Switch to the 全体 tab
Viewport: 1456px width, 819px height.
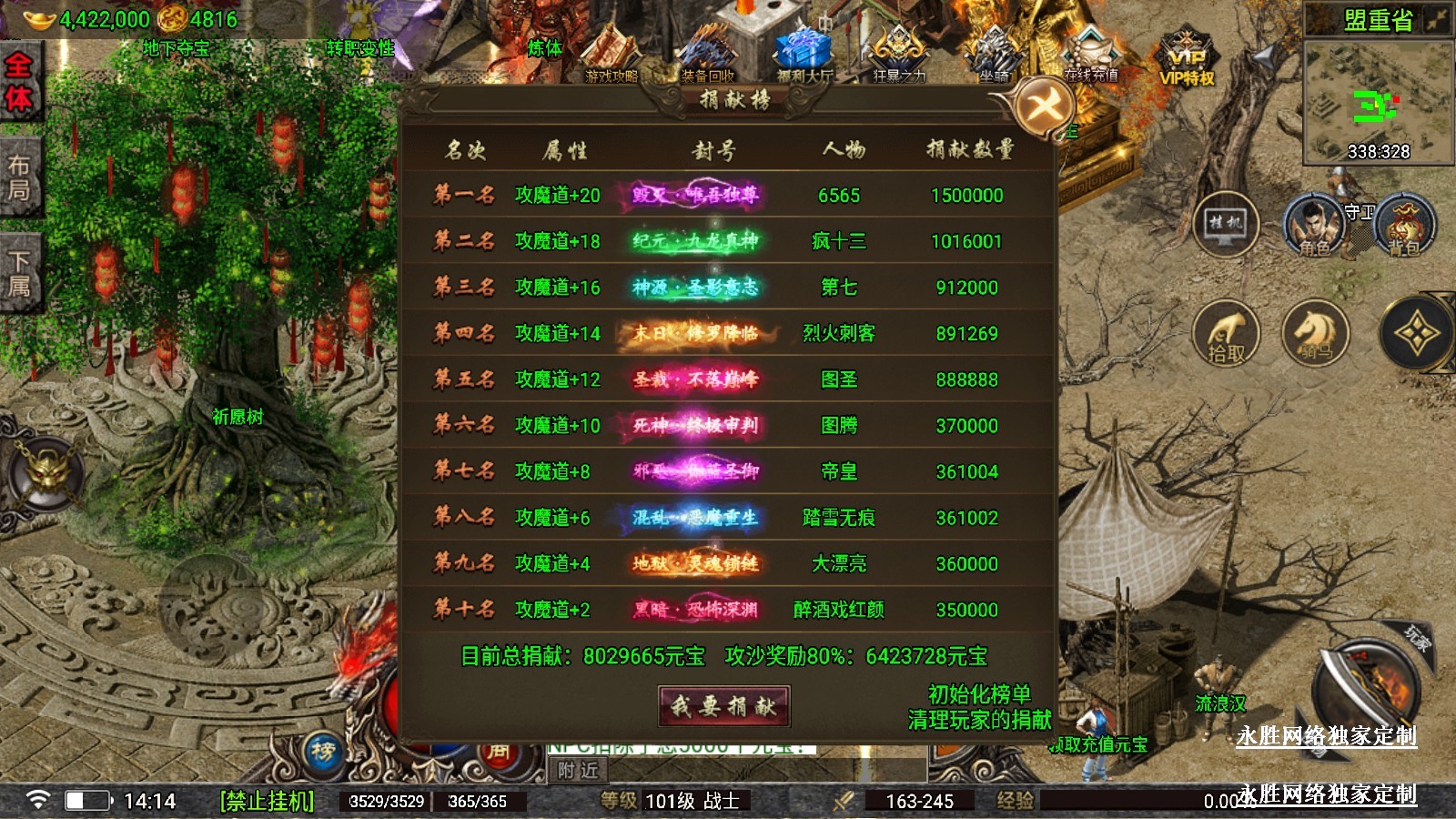[x=19, y=80]
